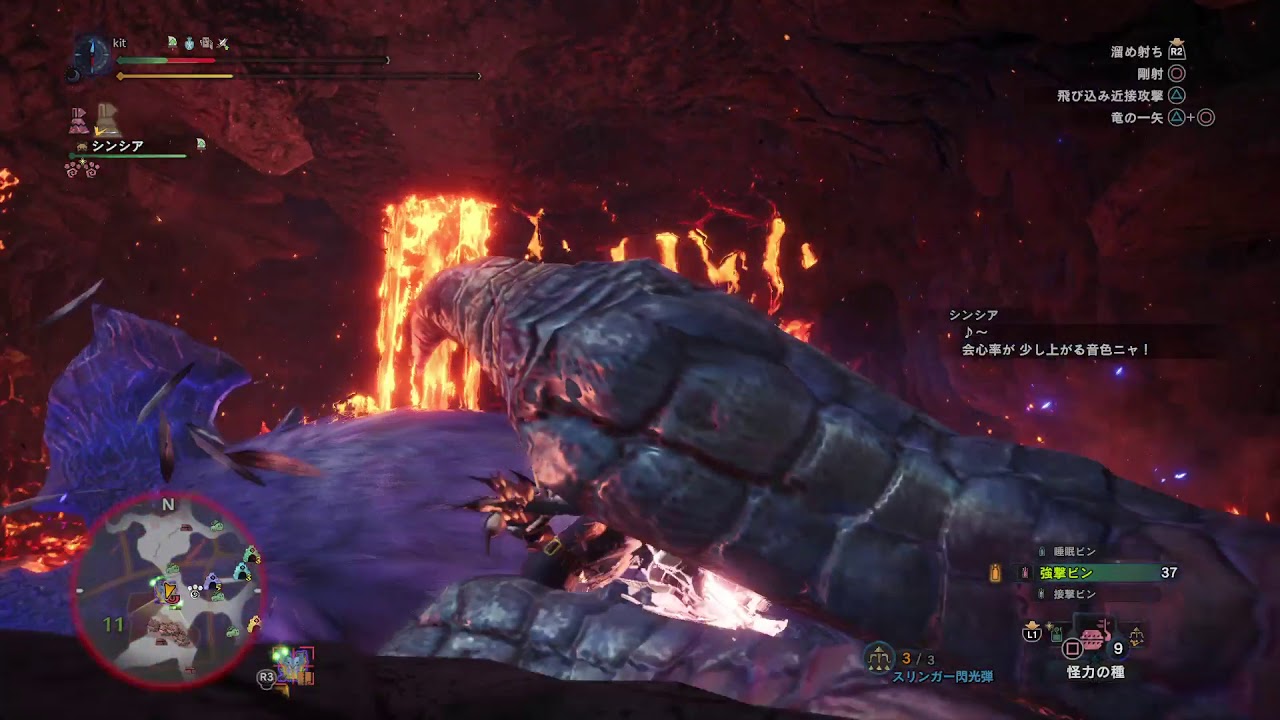Screen dimensions: 1280x720
Task: Select the green item to the left of 怪力の種
Action: [1056, 633]
